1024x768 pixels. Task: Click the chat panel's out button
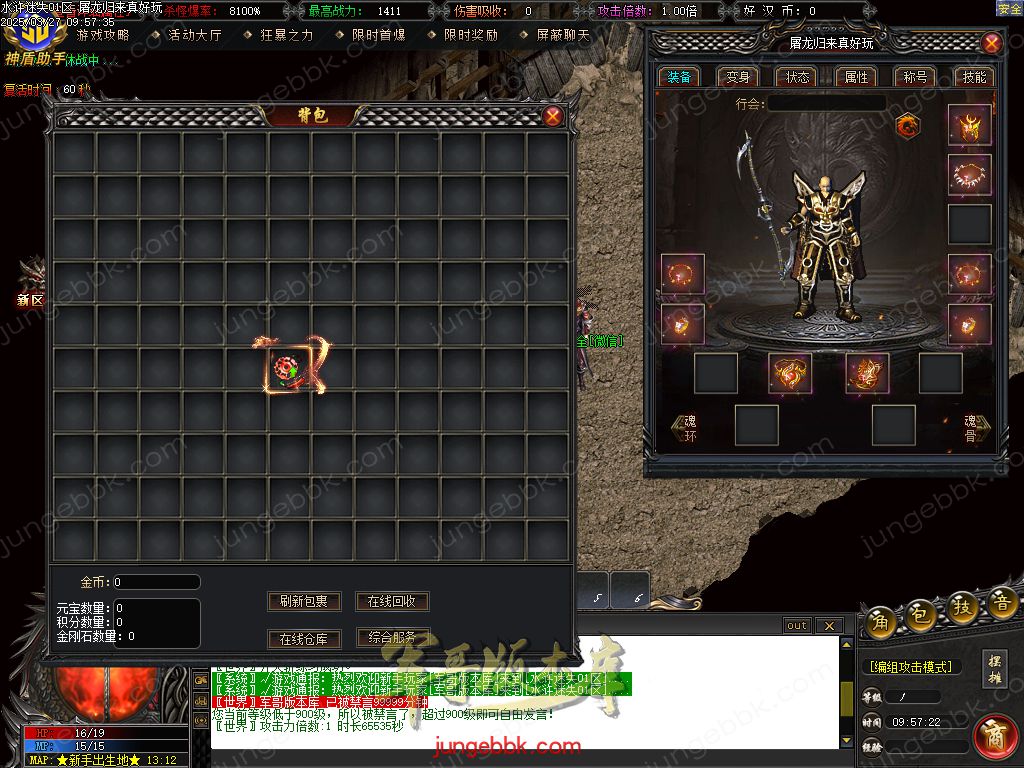[x=797, y=626]
